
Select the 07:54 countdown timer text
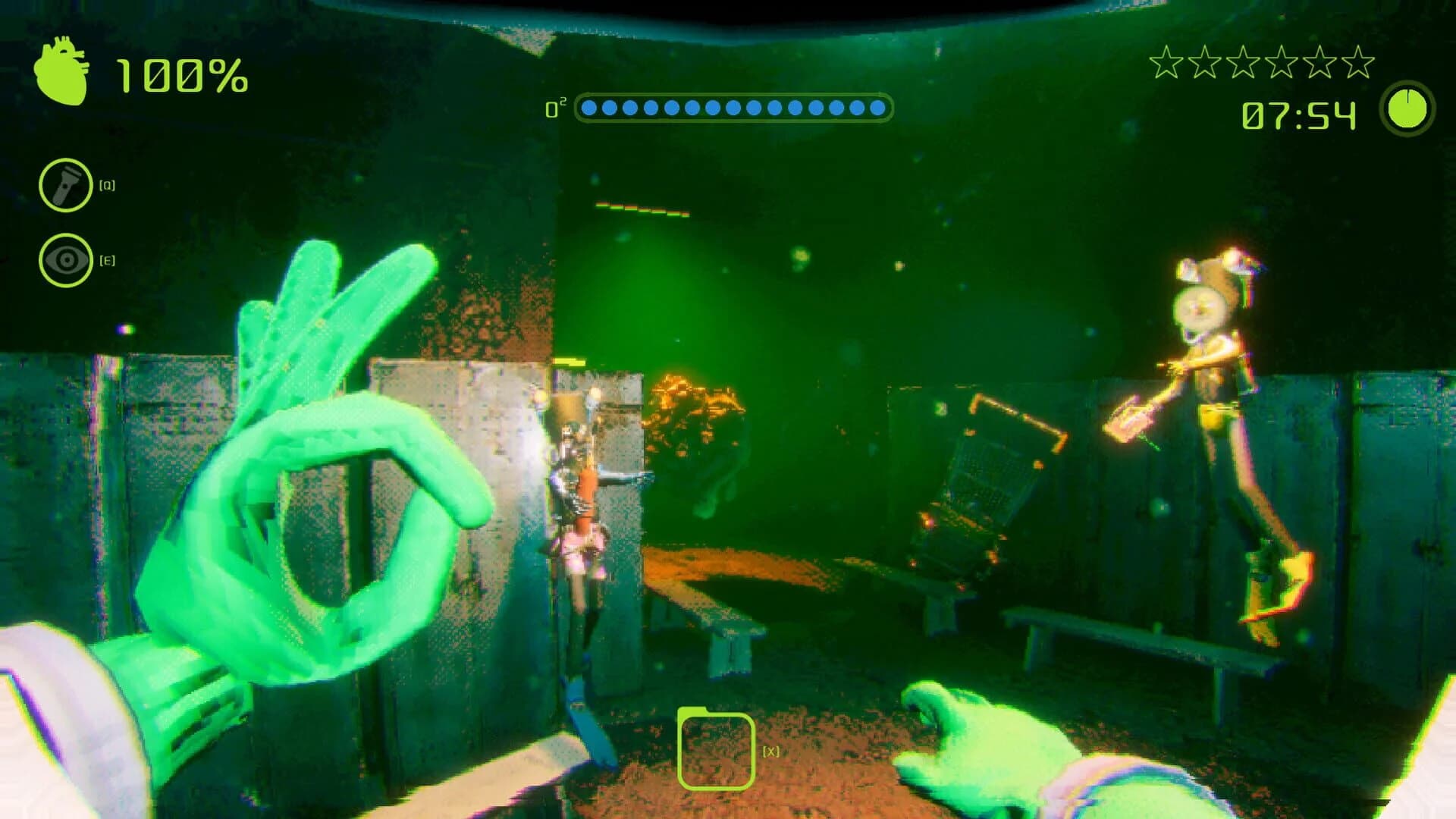pyautogui.click(x=1298, y=115)
